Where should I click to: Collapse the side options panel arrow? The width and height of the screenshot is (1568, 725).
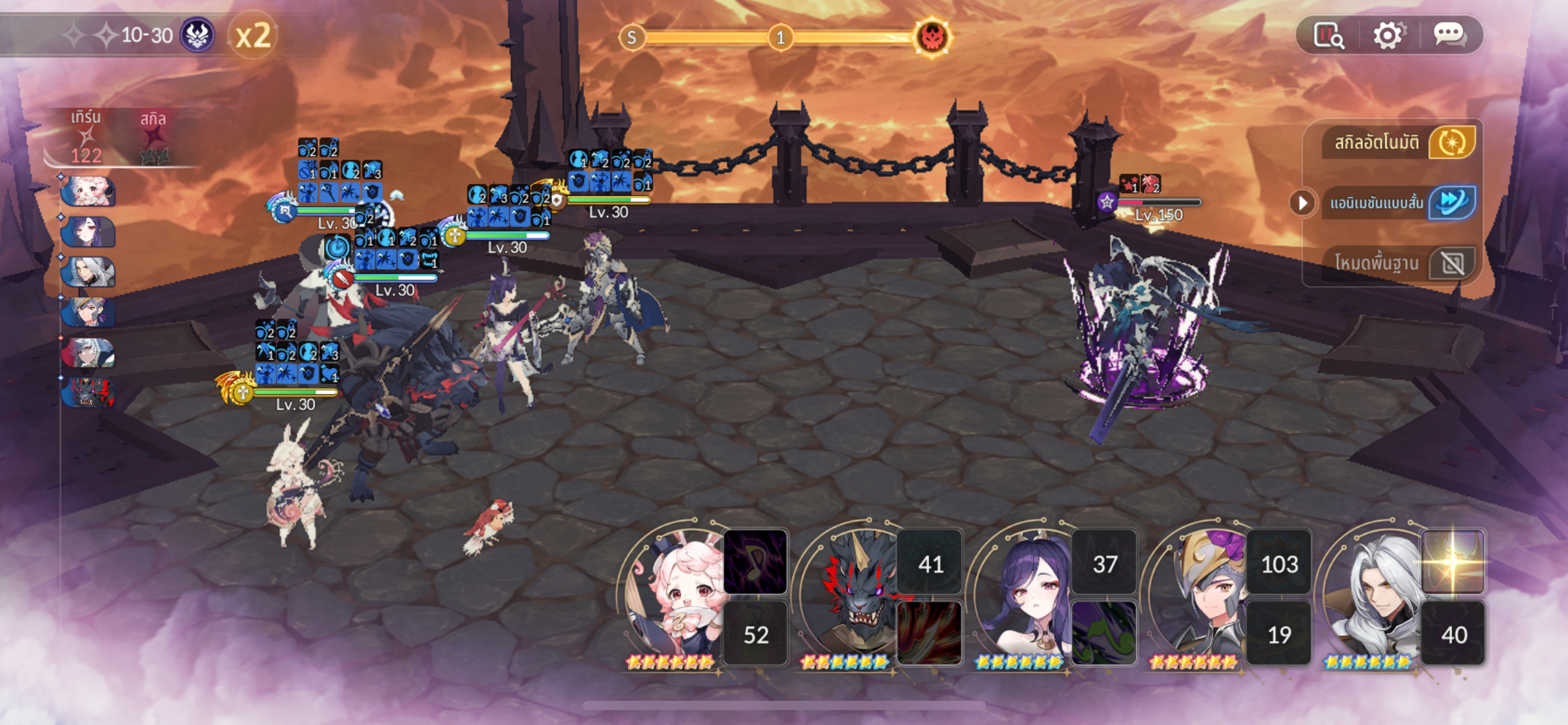point(1302,203)
